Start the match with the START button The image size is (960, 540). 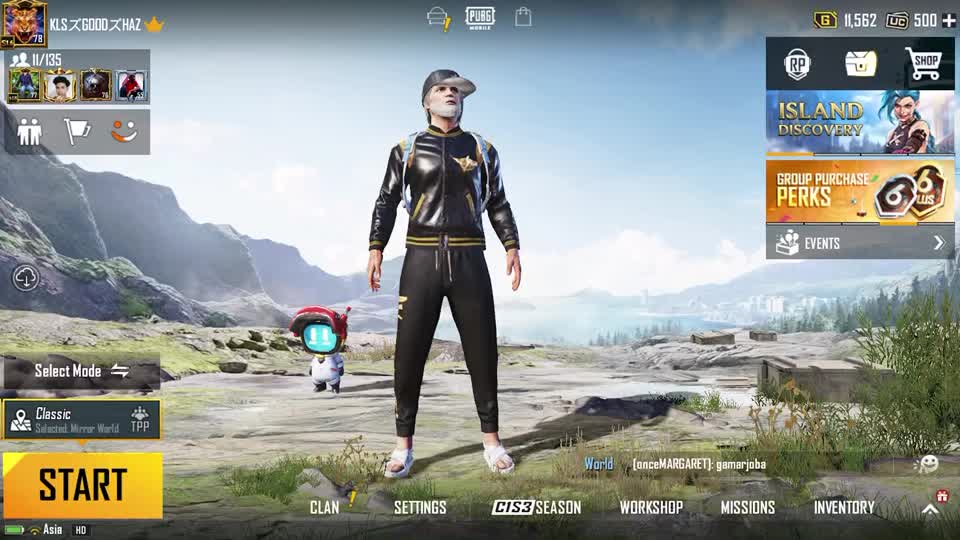(82, 485)
